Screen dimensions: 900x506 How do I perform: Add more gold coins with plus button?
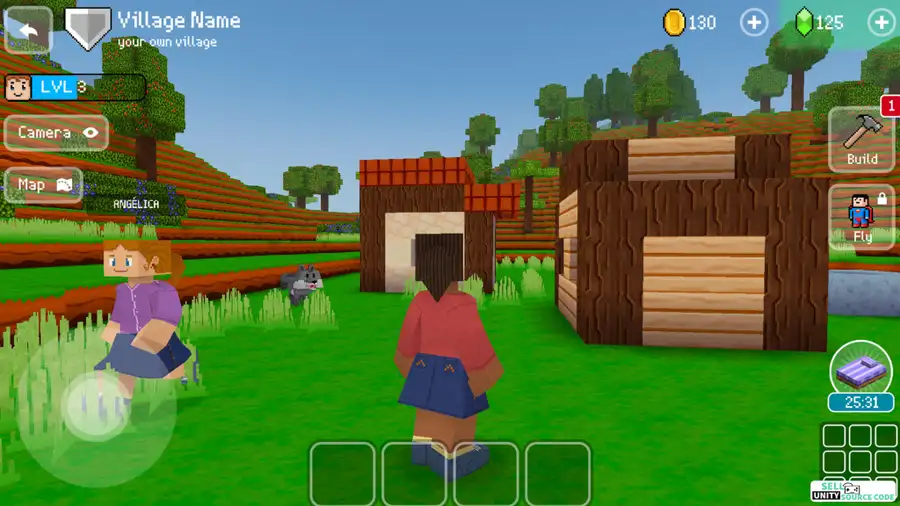[x=753, y=22]
